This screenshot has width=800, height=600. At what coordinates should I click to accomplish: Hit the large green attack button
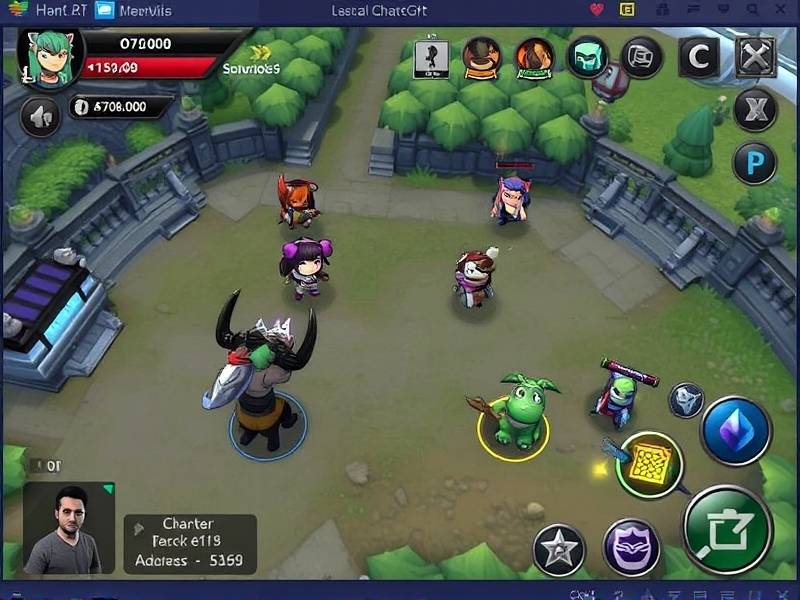pyautogui.click(x=727, y=530)
